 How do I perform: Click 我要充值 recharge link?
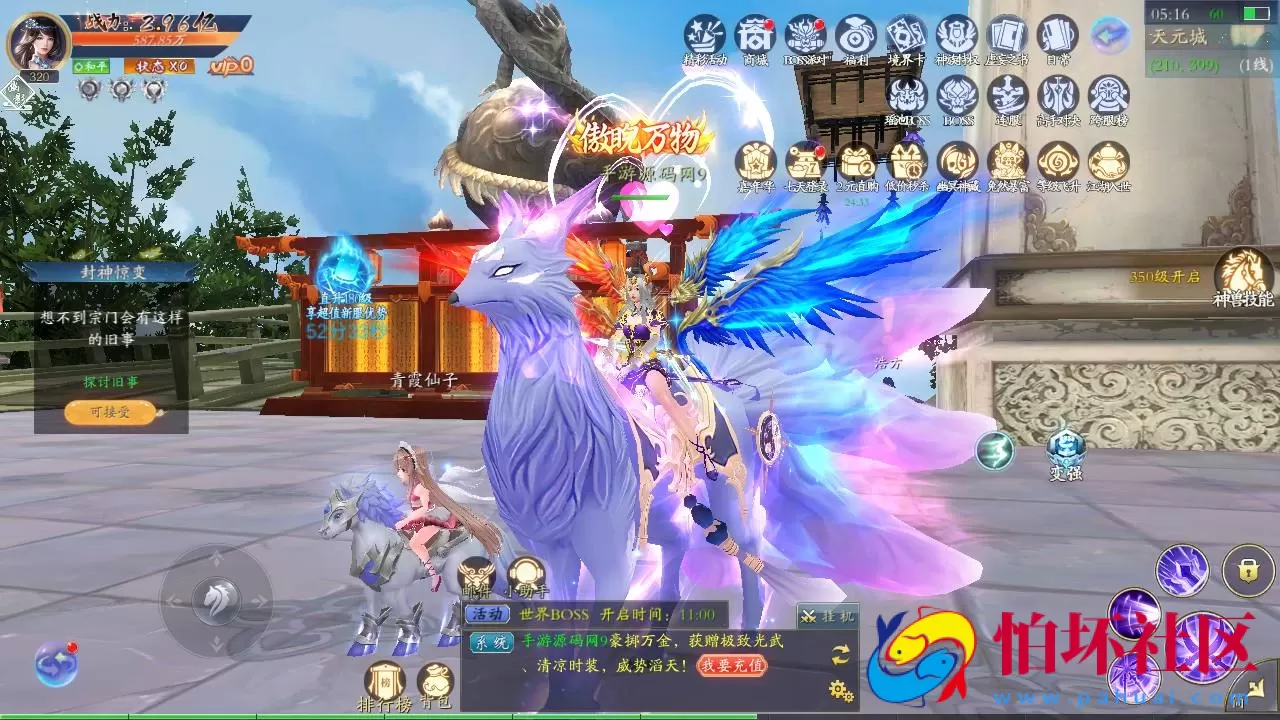click(x=732, y=666)
